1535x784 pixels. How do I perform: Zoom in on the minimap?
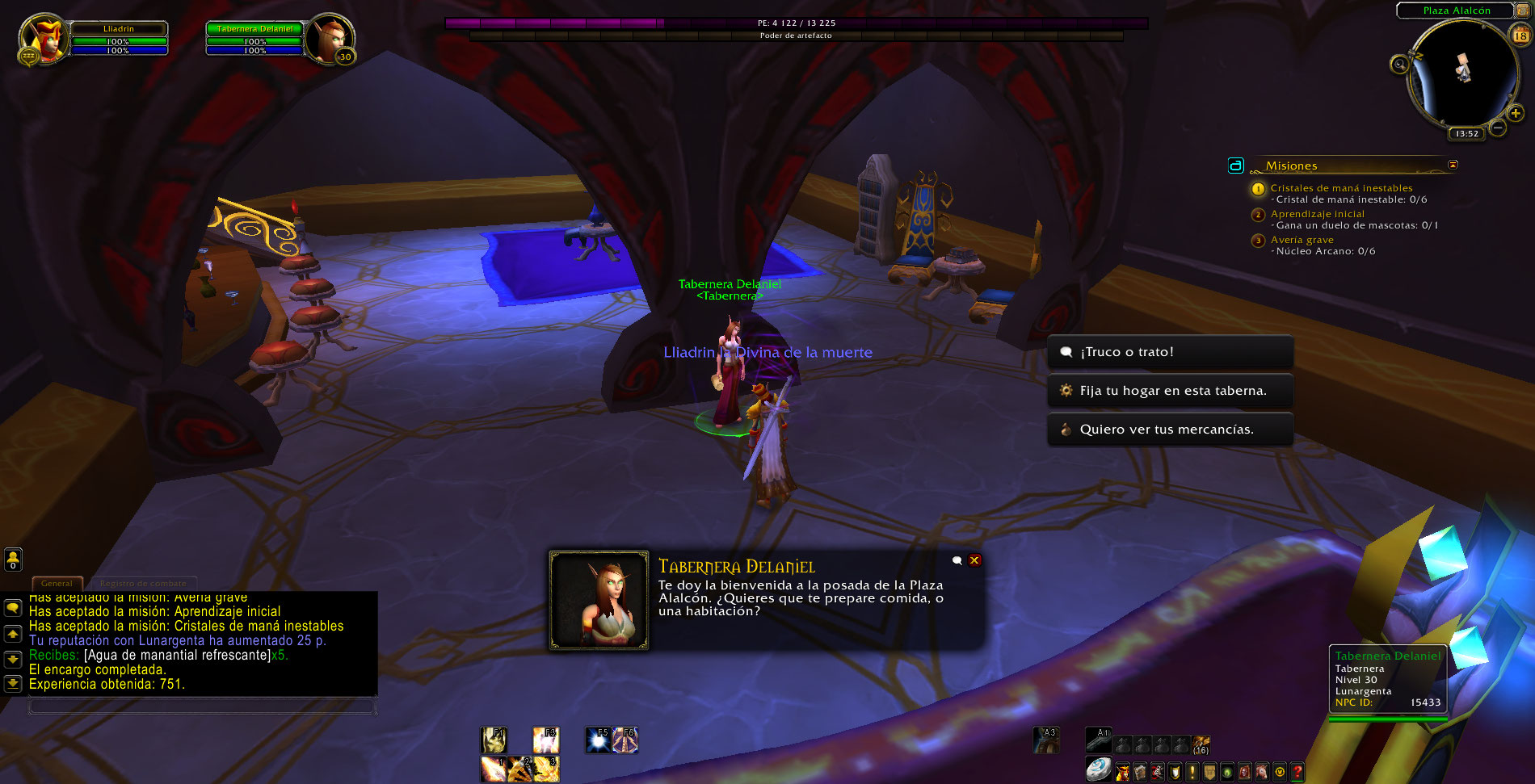[x=1516, y=114]
